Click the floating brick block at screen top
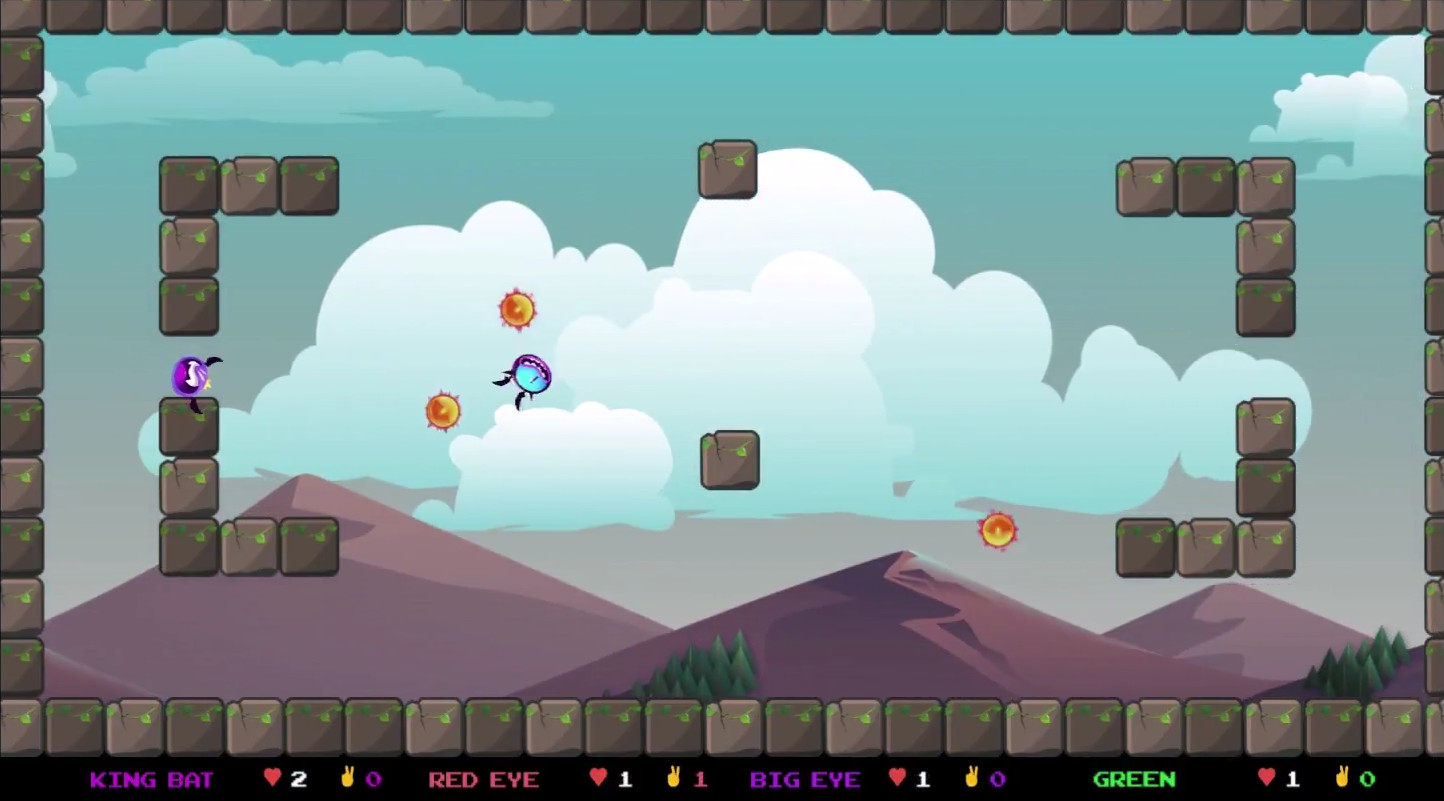The image size is (1444, 801). point(727,169)
